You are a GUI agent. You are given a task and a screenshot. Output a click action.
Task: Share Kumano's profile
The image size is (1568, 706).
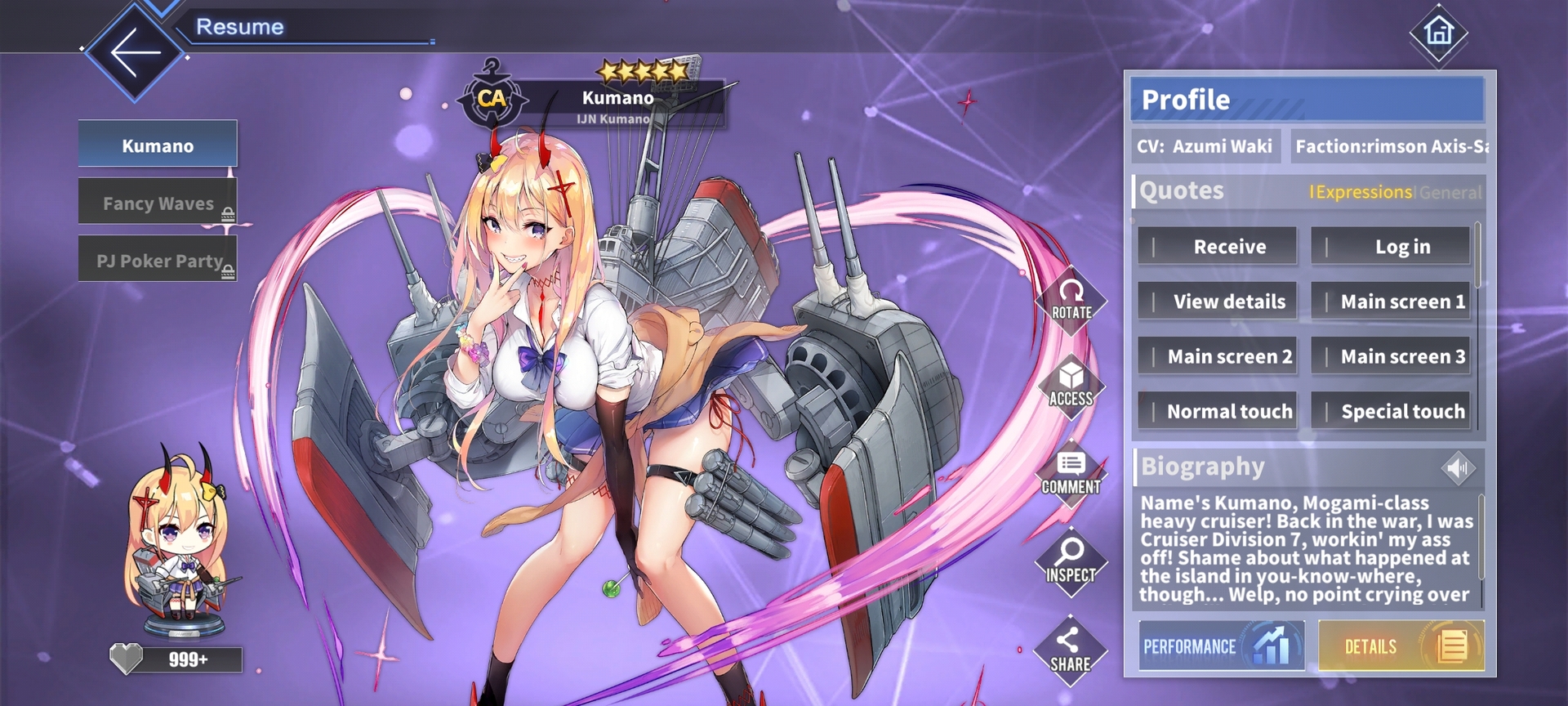click(x=1071, y=651)
